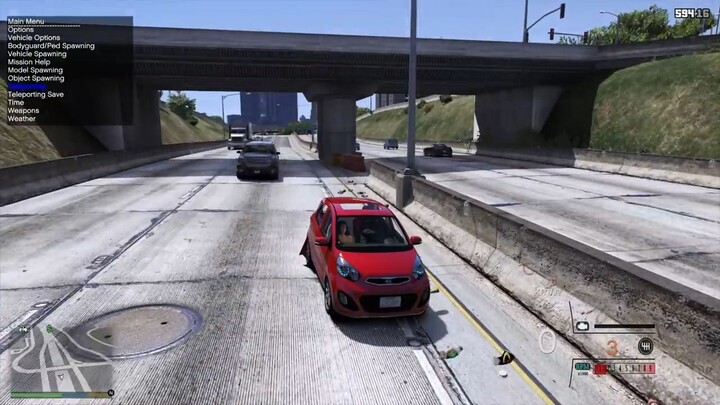Open the Options entry in Main Menu

coord(21,30)
